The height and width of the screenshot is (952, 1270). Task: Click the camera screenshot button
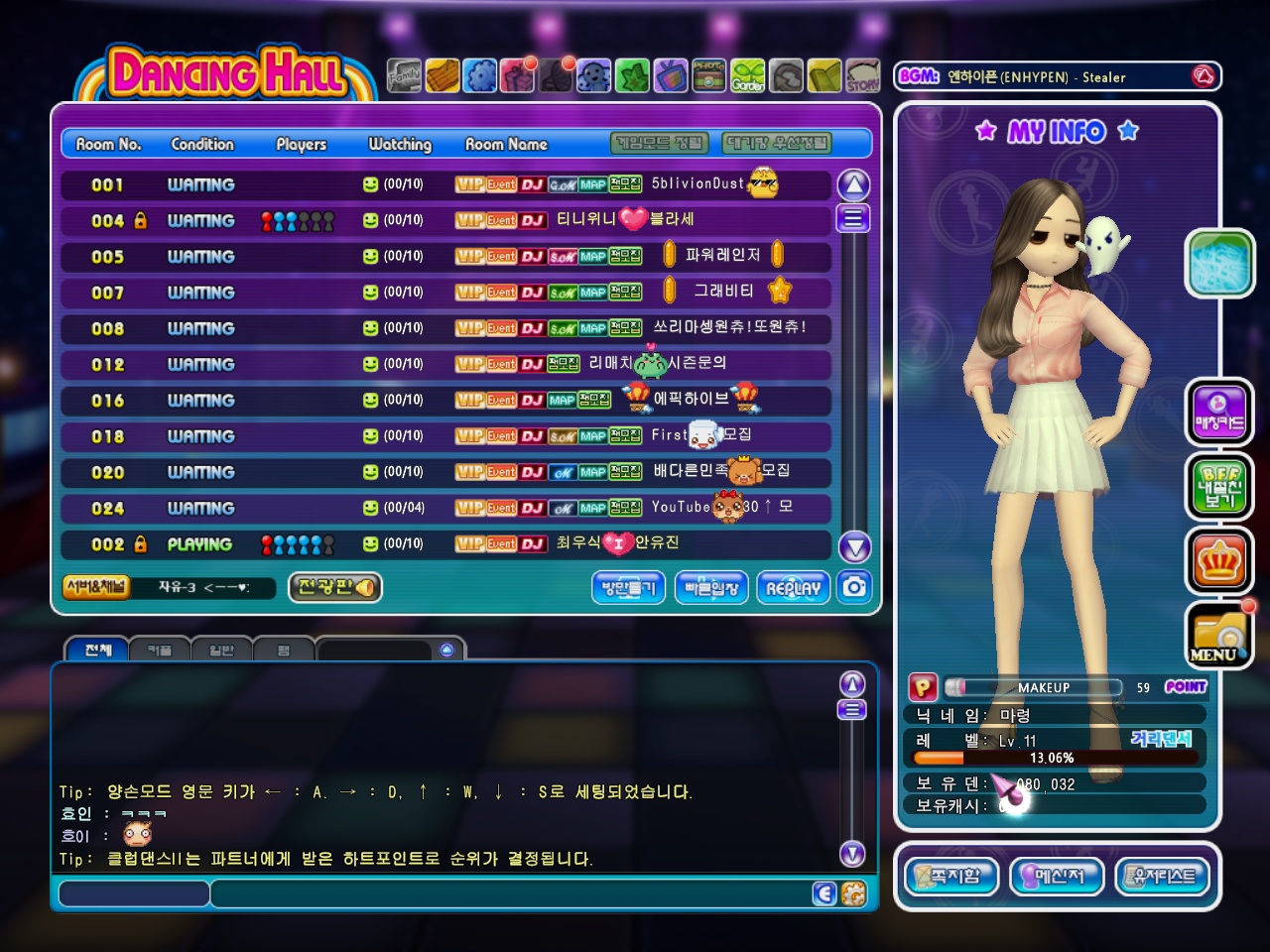[x=854, y=587]
